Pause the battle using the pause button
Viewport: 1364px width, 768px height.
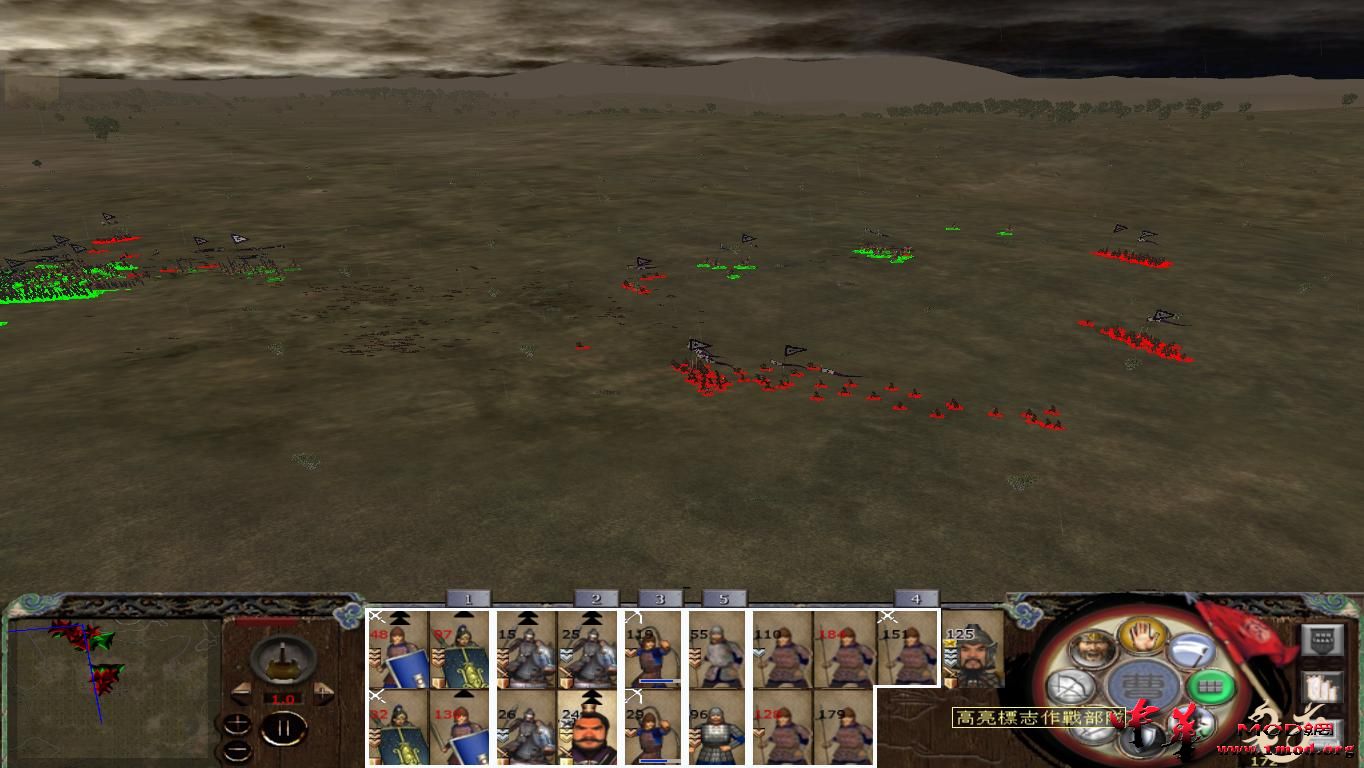(284, 727)
